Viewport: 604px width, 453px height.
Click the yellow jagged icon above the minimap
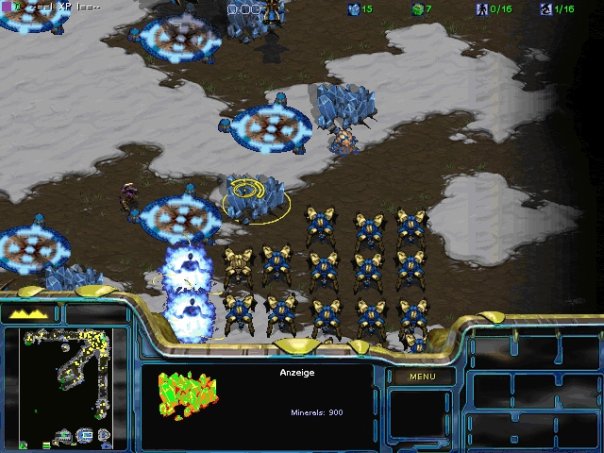(30, 313)
